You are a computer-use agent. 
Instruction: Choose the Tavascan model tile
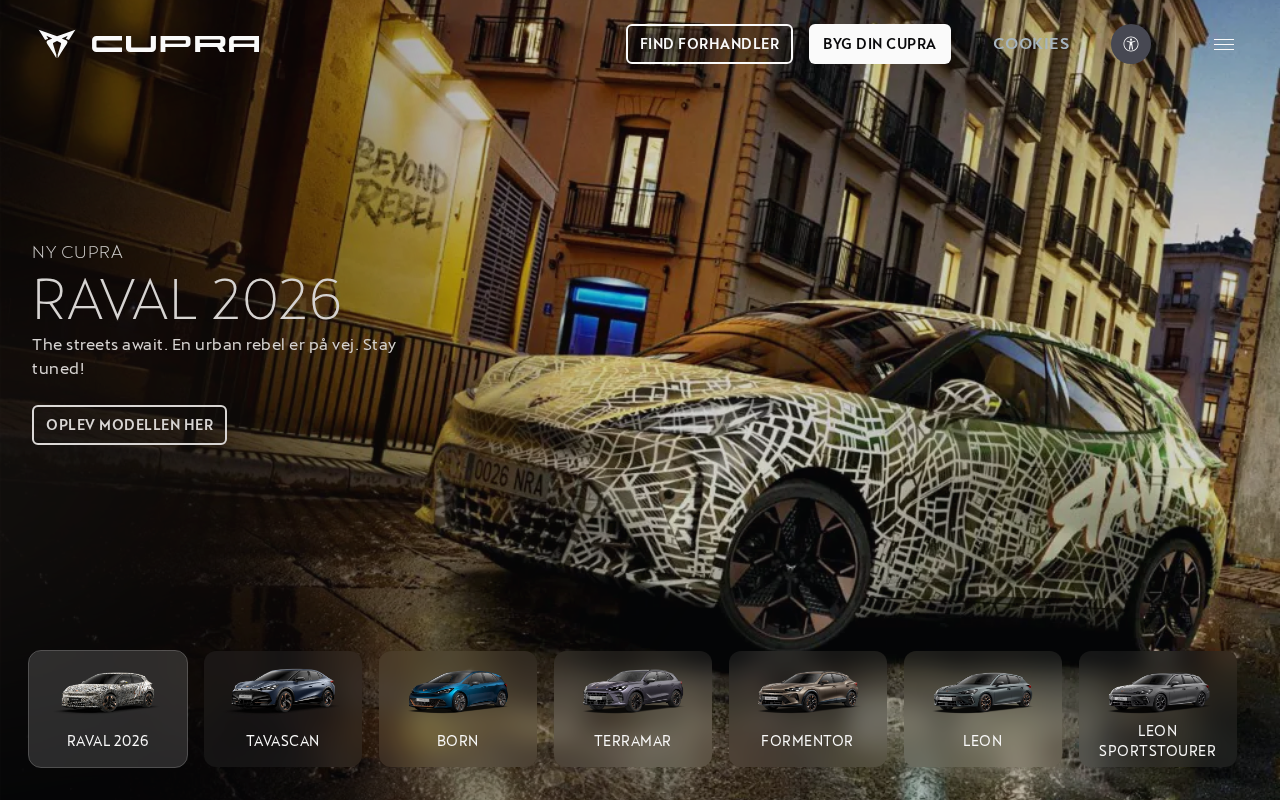283,709
